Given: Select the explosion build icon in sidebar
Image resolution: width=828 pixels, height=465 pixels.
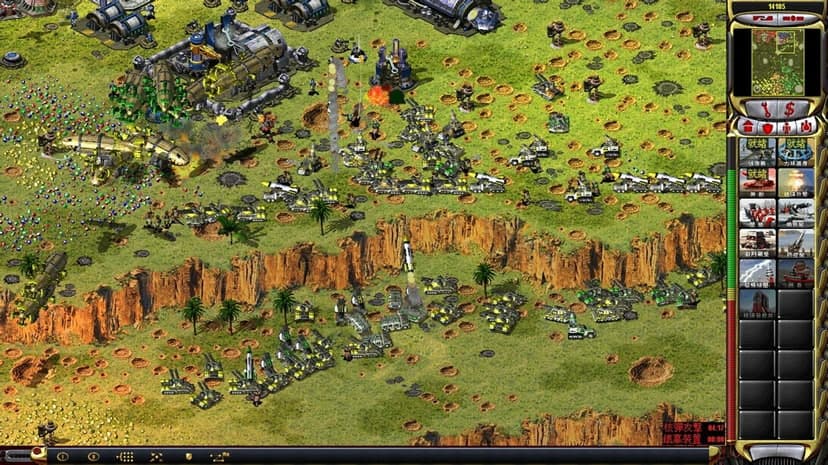Looking at the screenshot, I should 796,182.
